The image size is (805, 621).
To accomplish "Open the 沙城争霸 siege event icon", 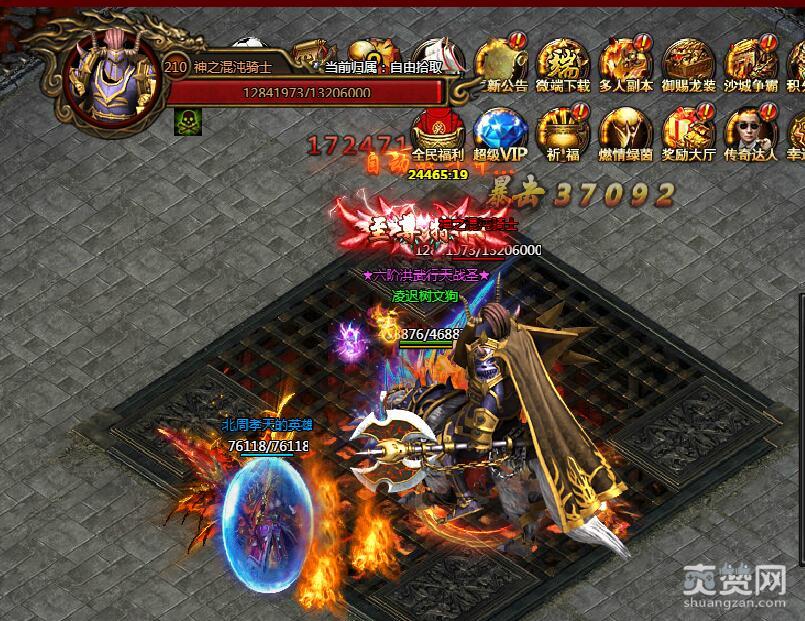I will tap(751, 62).
